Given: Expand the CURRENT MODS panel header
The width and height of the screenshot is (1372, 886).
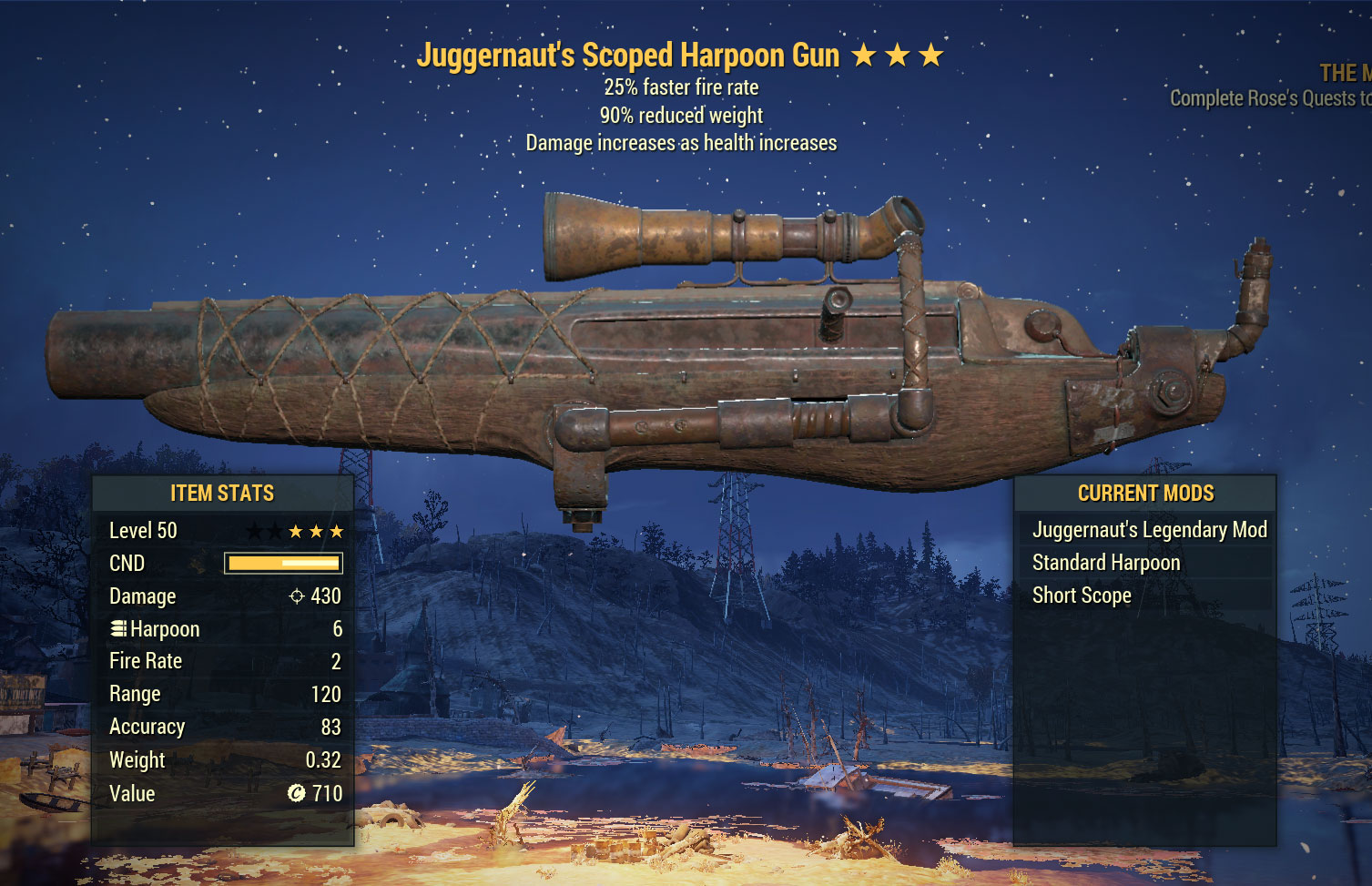Looking at the screenshot, I should [x=1145, y=493].
